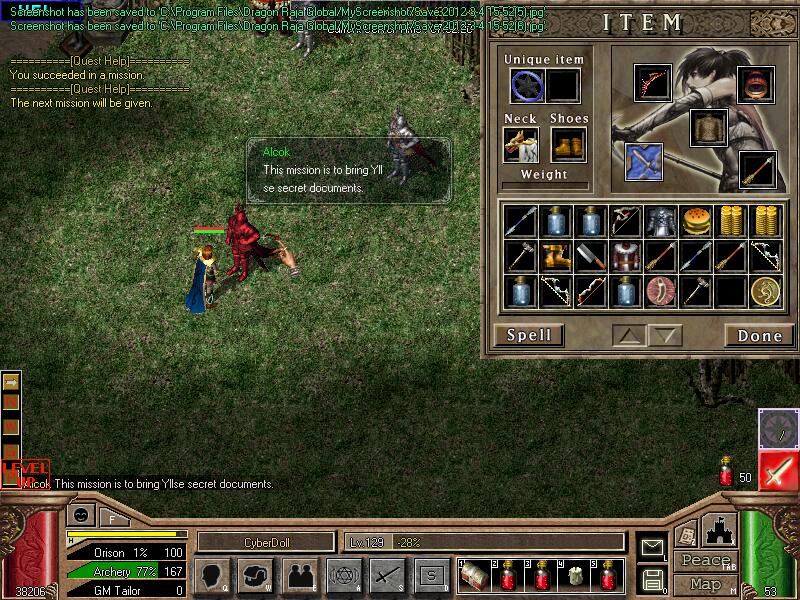This screenshot has height=600, width=800.
Task: Page the inventory down with the down arrow
Action: tap(667, 335)
